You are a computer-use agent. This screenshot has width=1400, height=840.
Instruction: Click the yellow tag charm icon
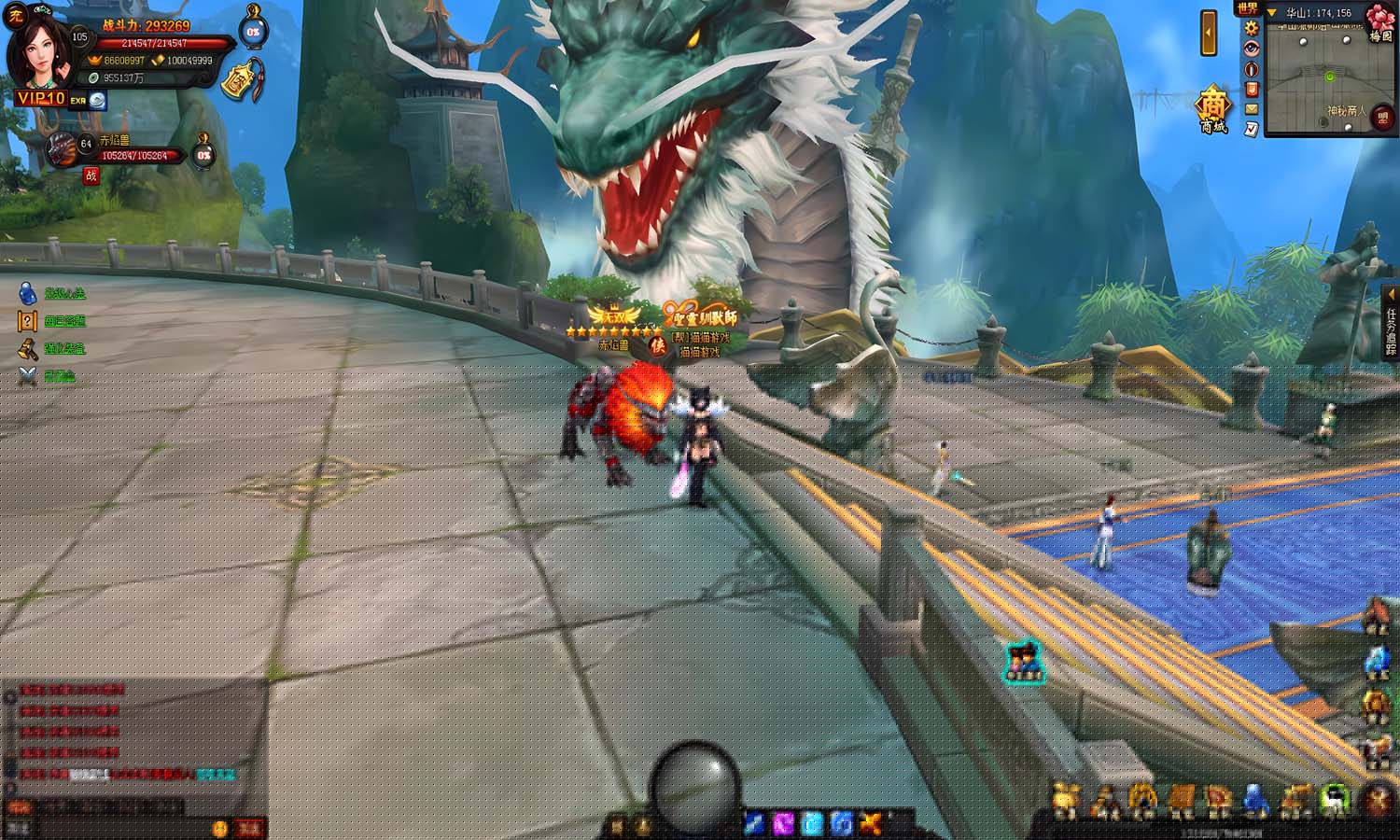coord(245,81)
